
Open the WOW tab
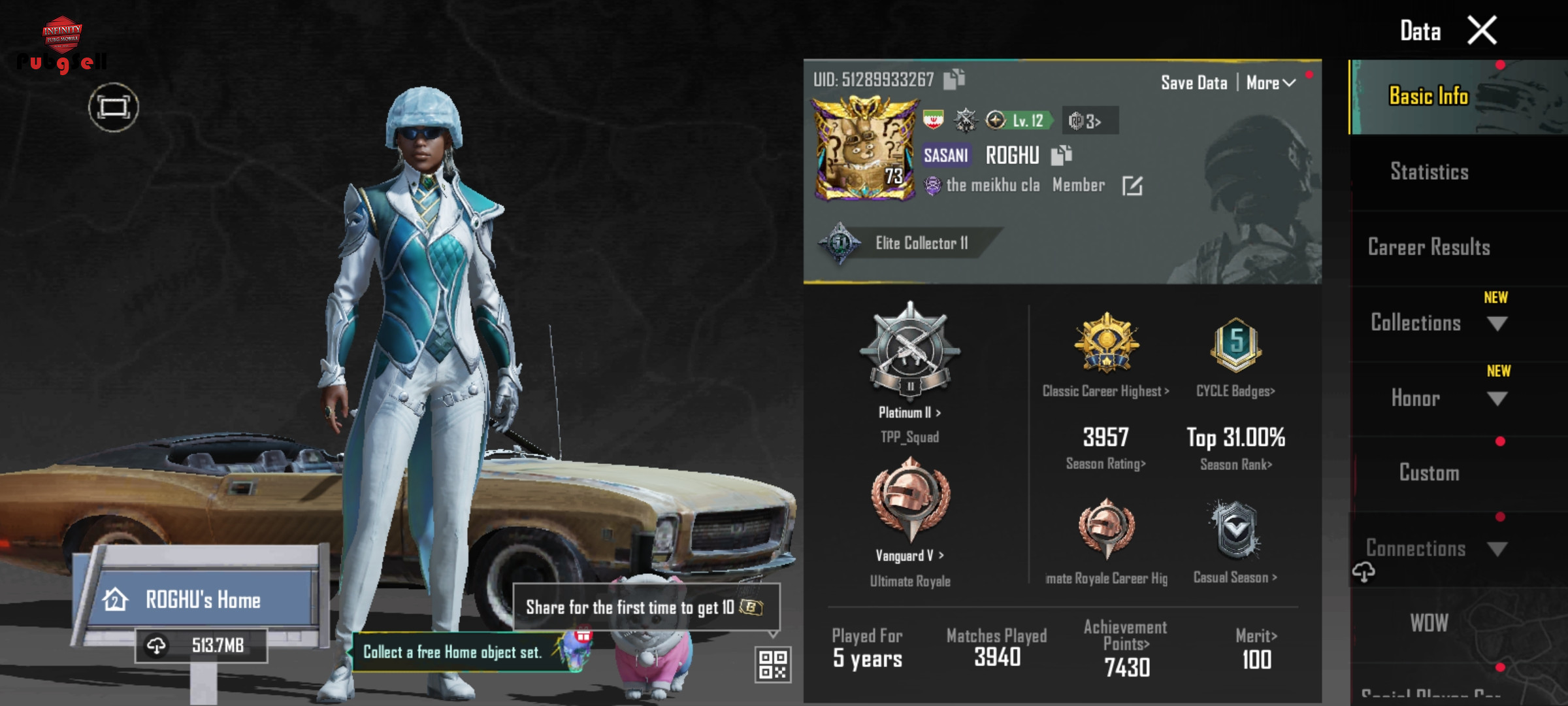[1429, 623]
